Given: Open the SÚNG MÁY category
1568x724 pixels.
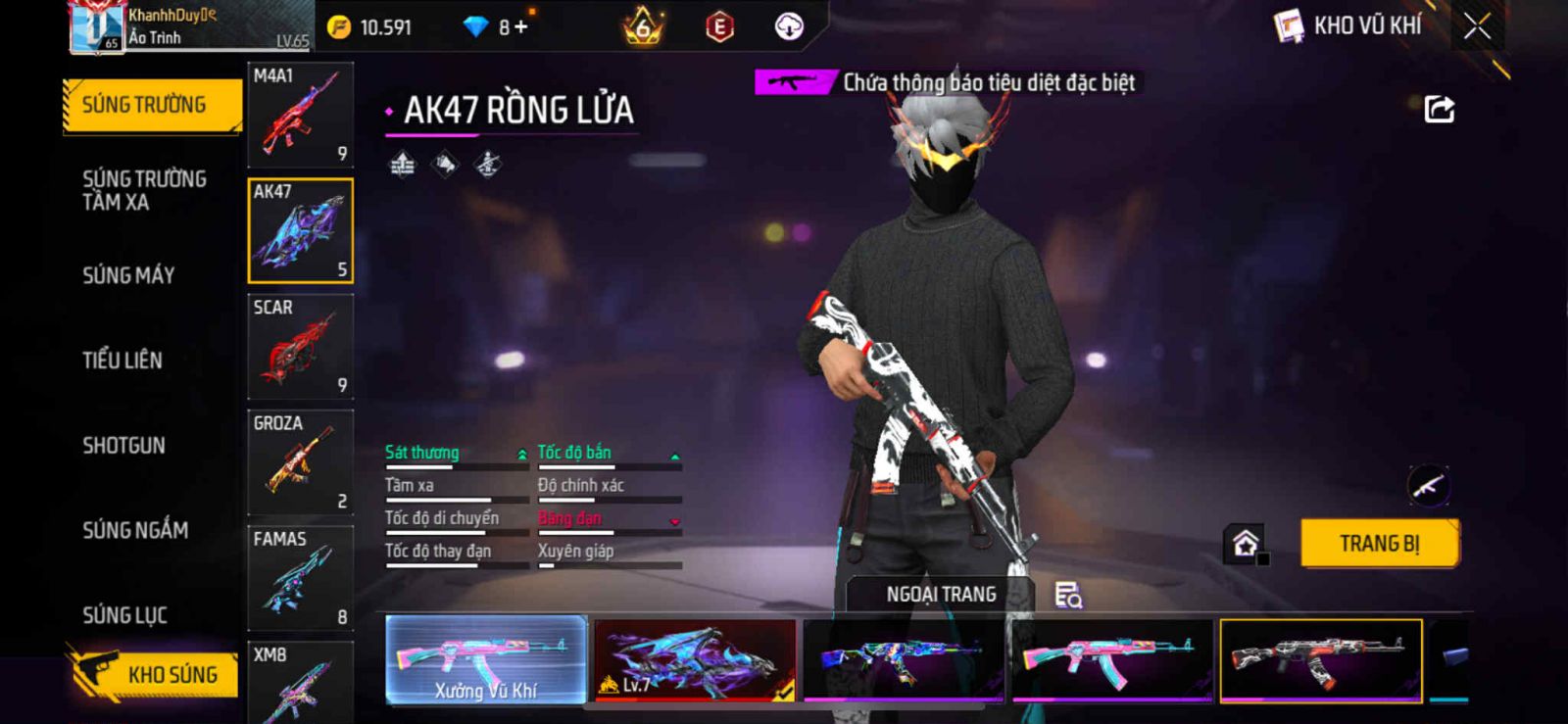Looking at the screenshot, I should (x=128, y=275).
